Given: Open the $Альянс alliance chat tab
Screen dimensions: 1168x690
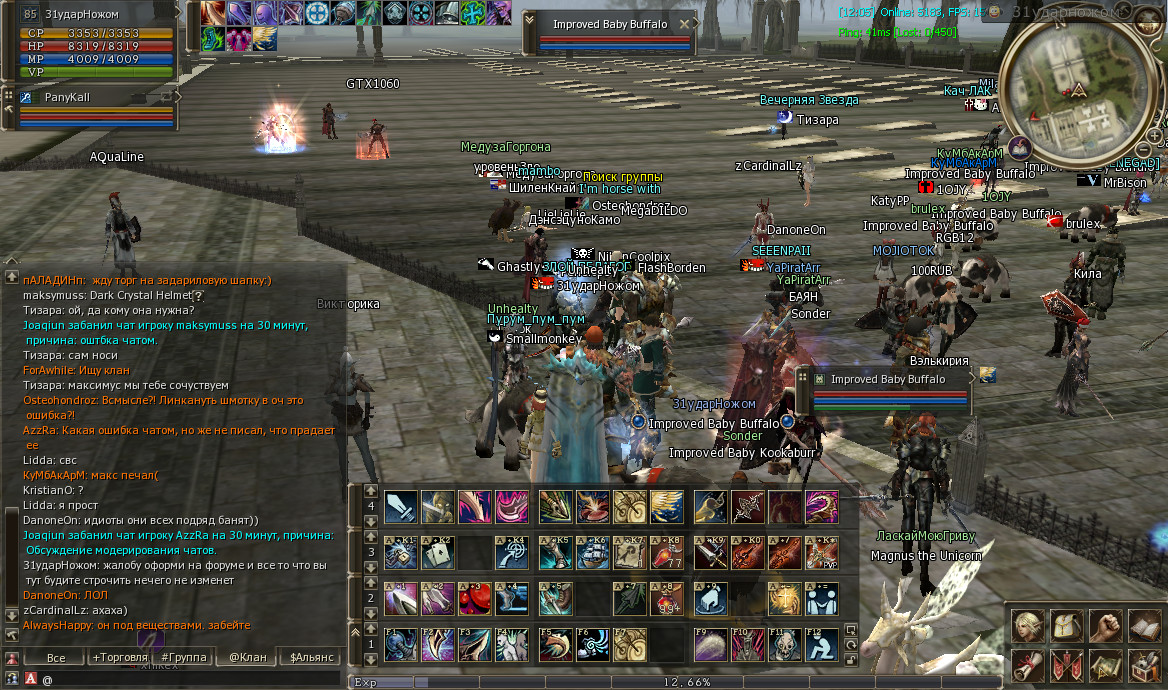Looking at the screenshot, I should (x=312, y=657).
